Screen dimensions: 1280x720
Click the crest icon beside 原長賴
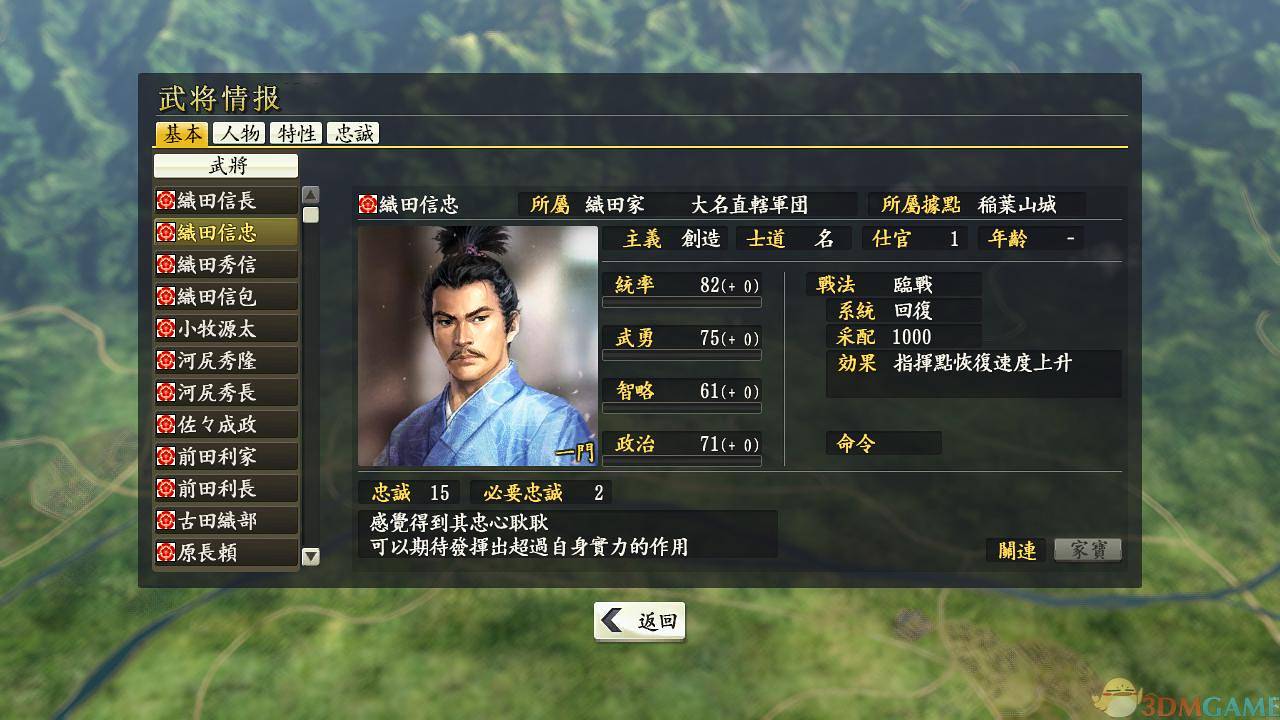click(x=167, y=552)
